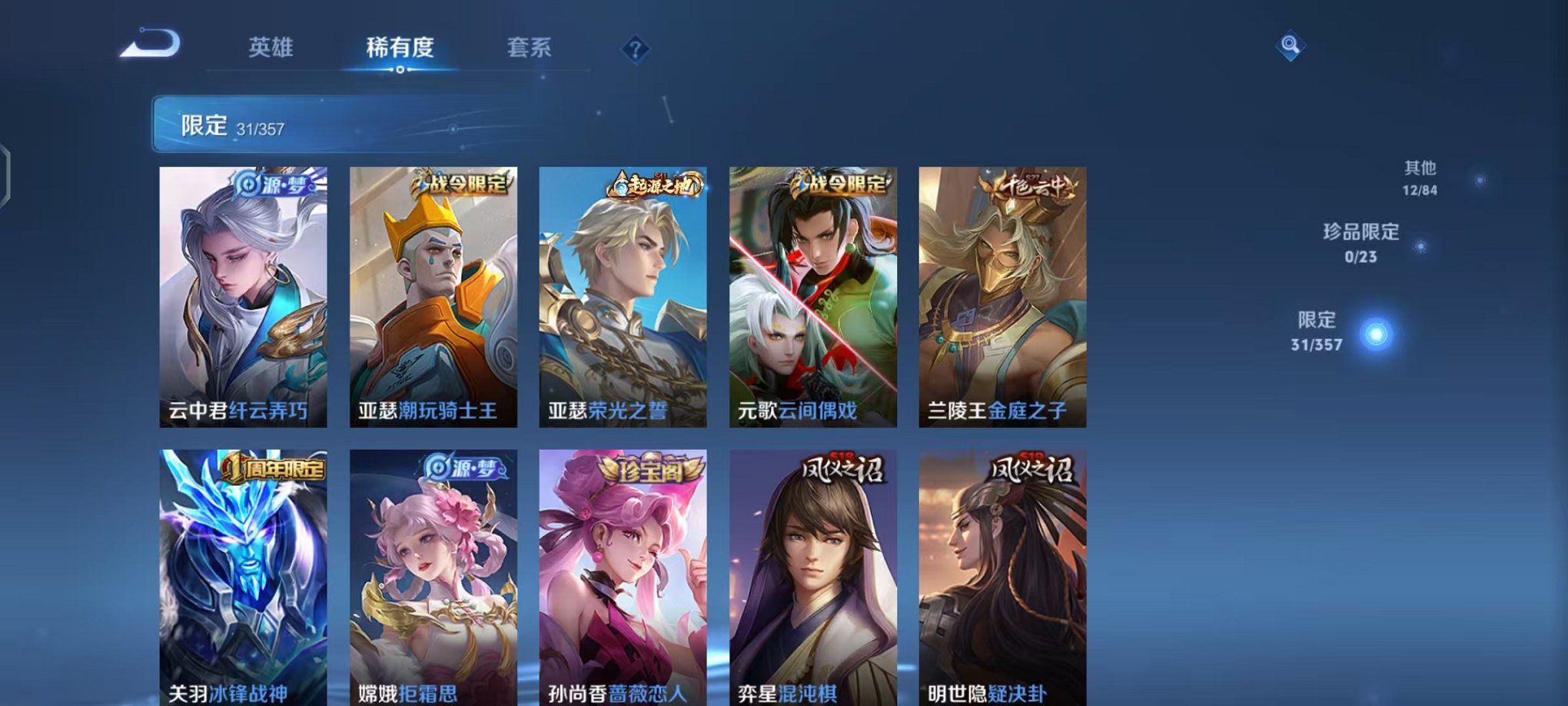The height and width of the screenshot is (706, 1568).
Task: Open the help question mark icon
Action: click(635, 50)
